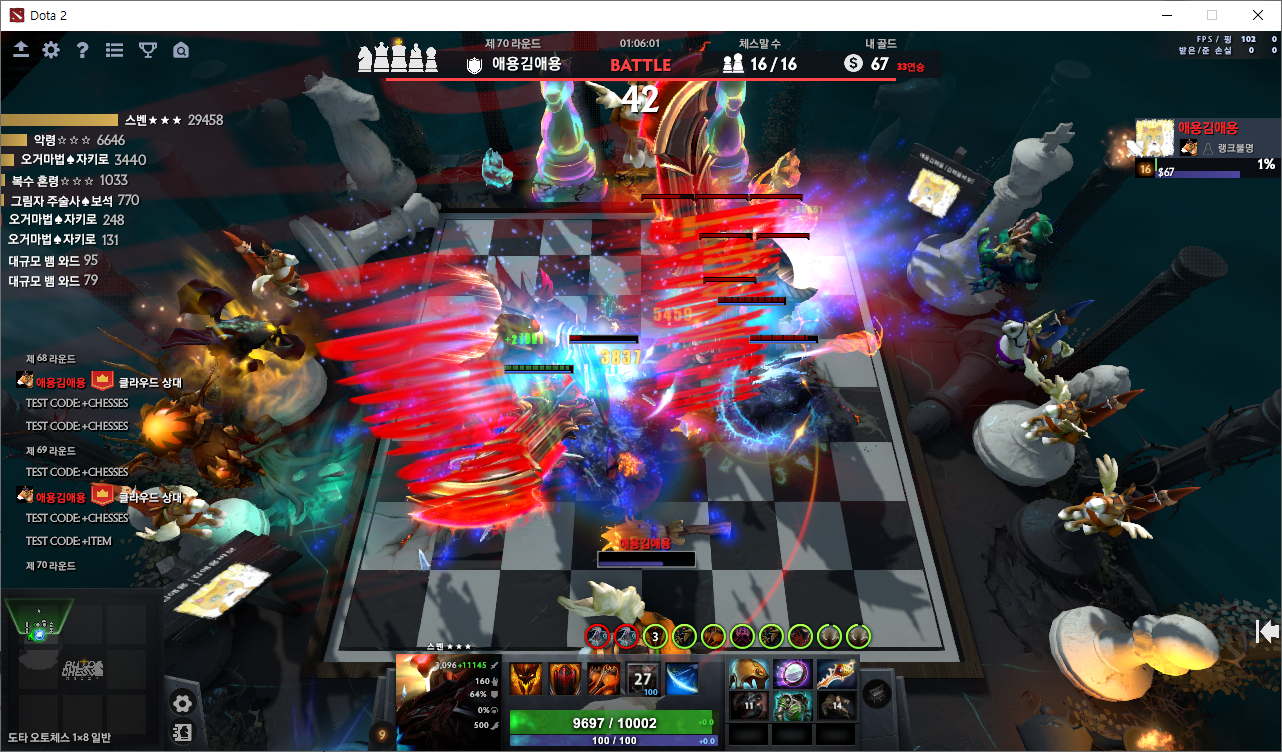This screenshot has height=752, width=1282.
Task: Activate the blue streak ability icon
Action: [x=682, y=680]
